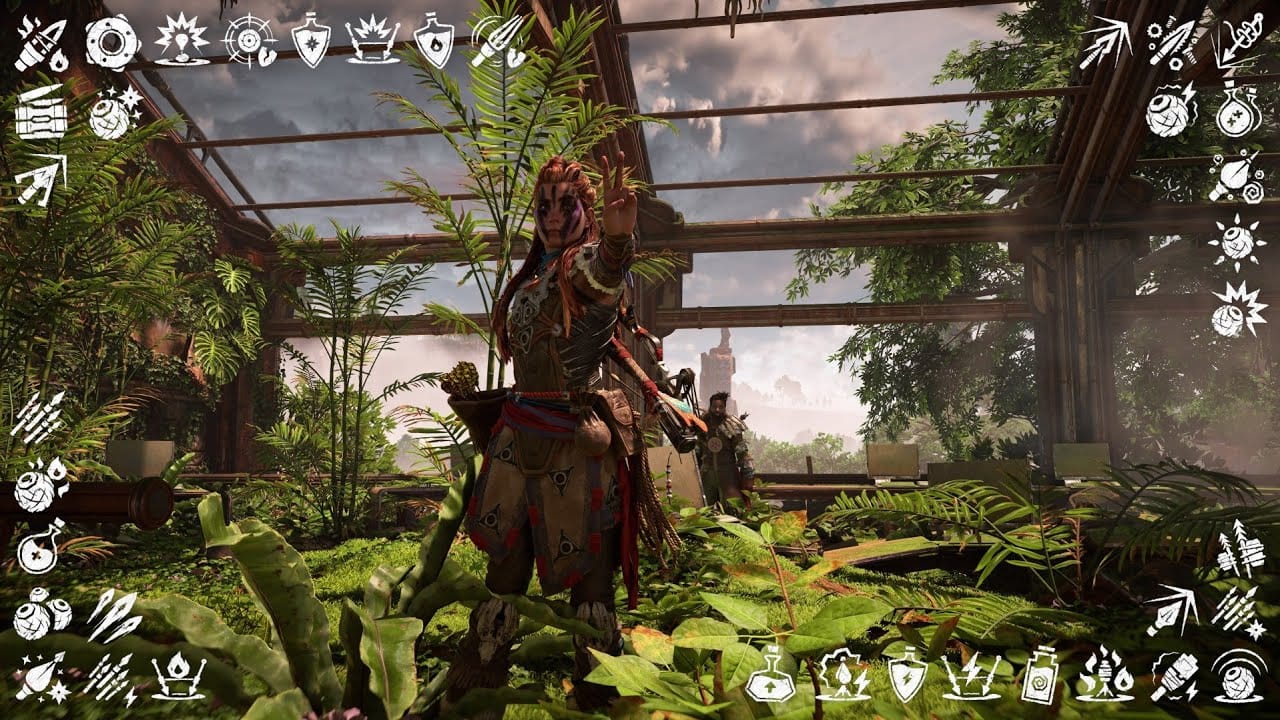Select the ammo crate icon

point(40,113)
